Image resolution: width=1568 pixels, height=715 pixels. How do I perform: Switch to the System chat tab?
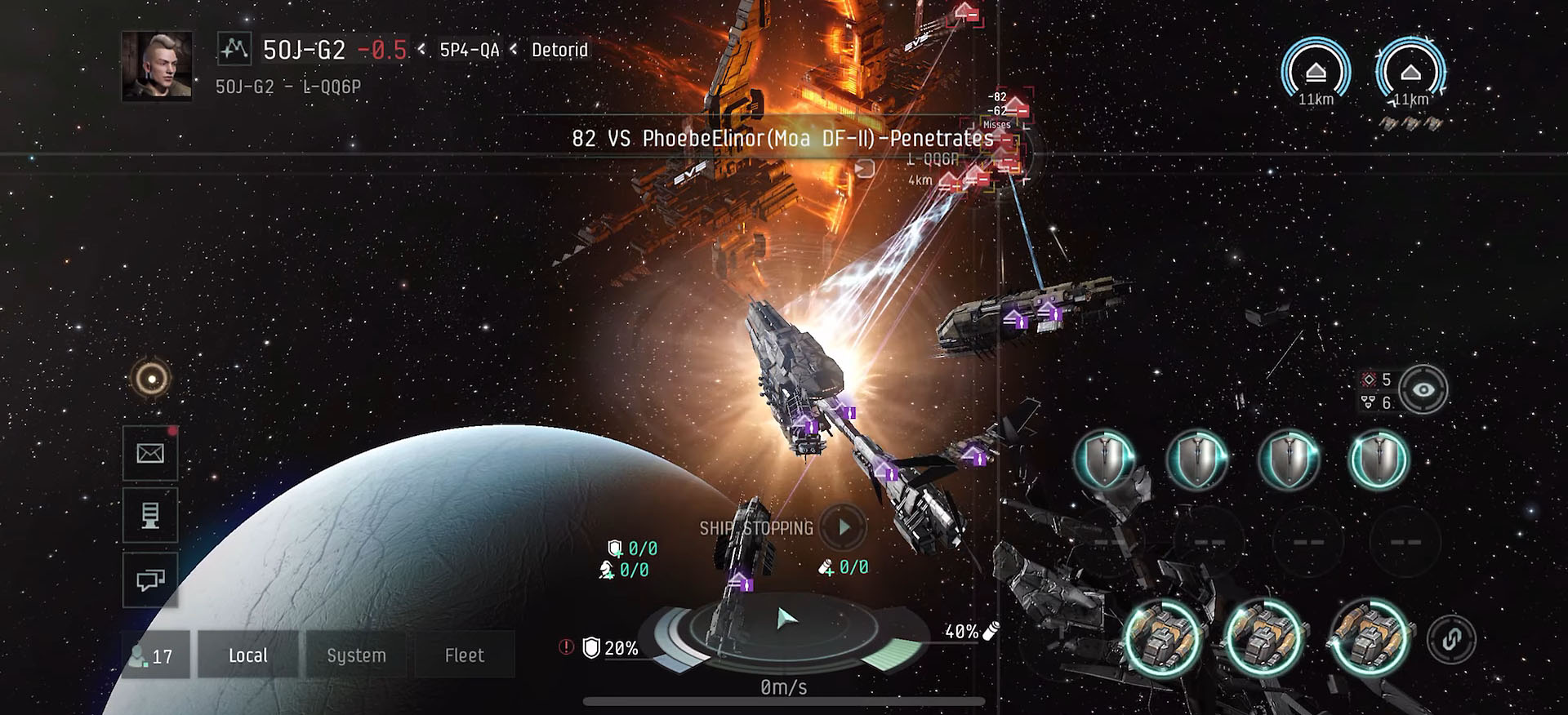pyautogui.click(x=356, y=655)
